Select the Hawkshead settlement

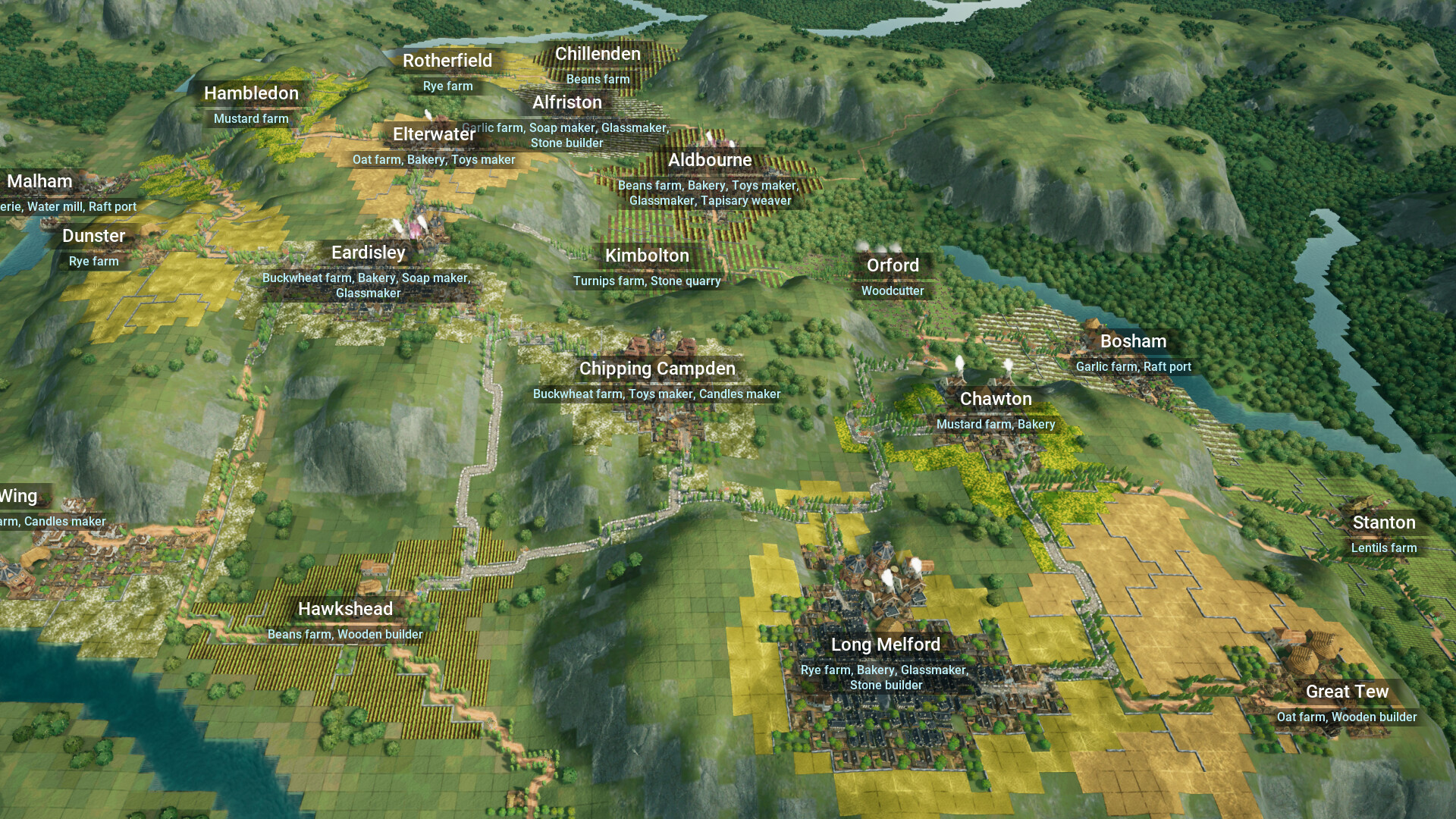click(x=345, y=609)
